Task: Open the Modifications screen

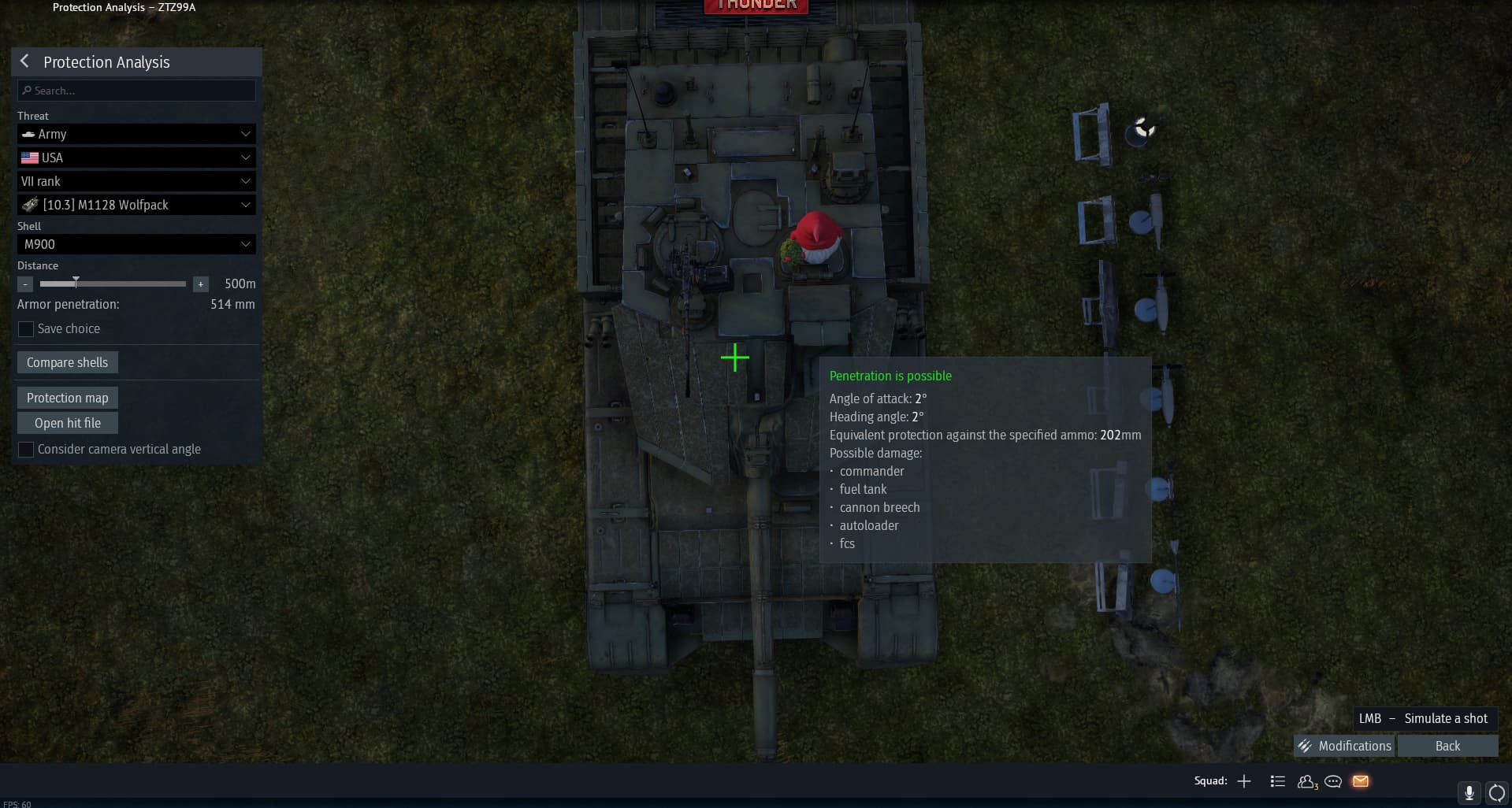Action: [1344, 746]
